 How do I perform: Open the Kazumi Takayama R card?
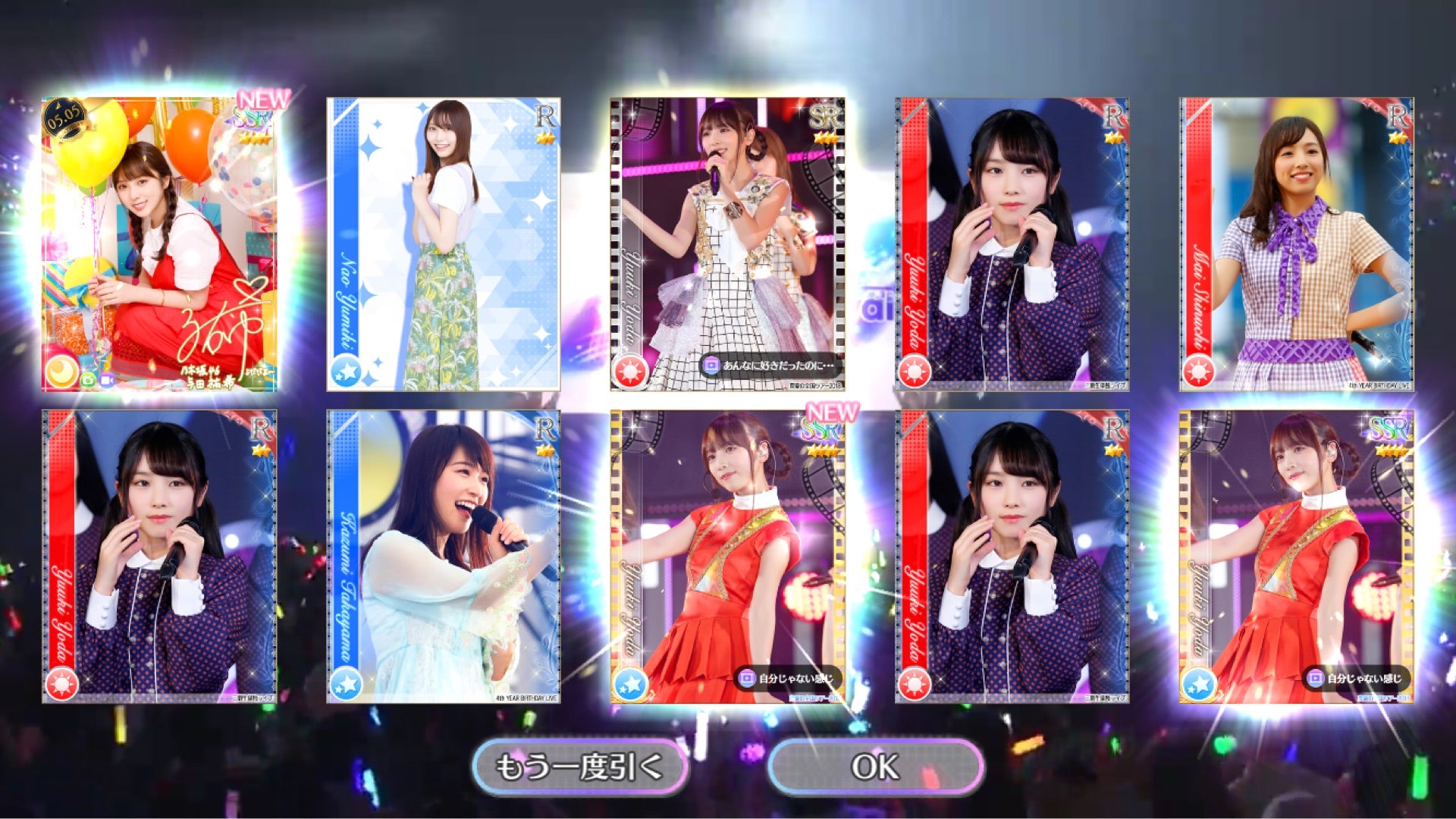[444, 557]
